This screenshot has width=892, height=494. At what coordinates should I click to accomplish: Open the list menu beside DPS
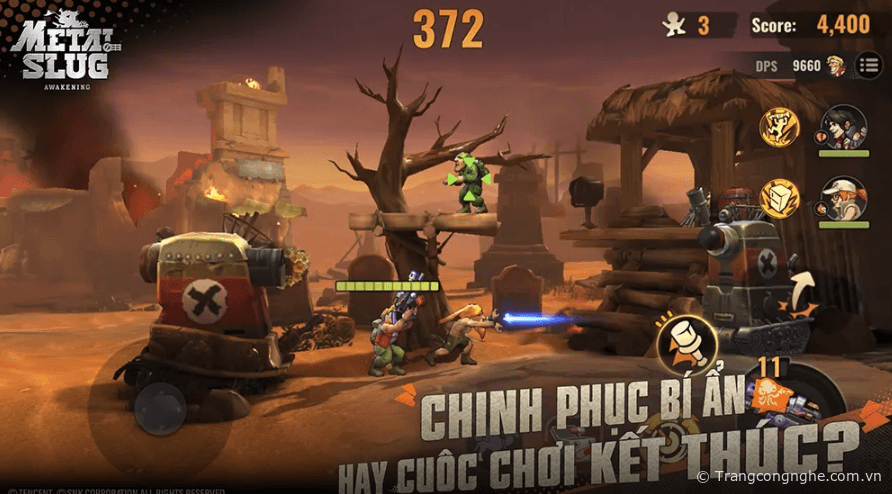click(869, 66)
